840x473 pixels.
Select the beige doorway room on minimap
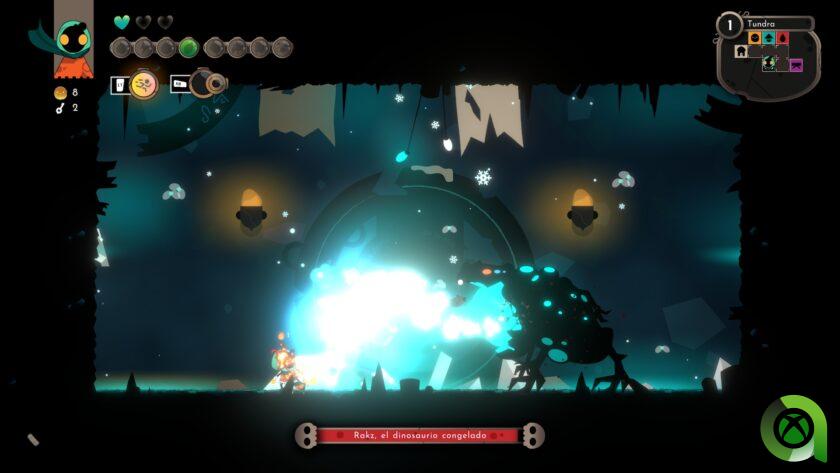741,52
